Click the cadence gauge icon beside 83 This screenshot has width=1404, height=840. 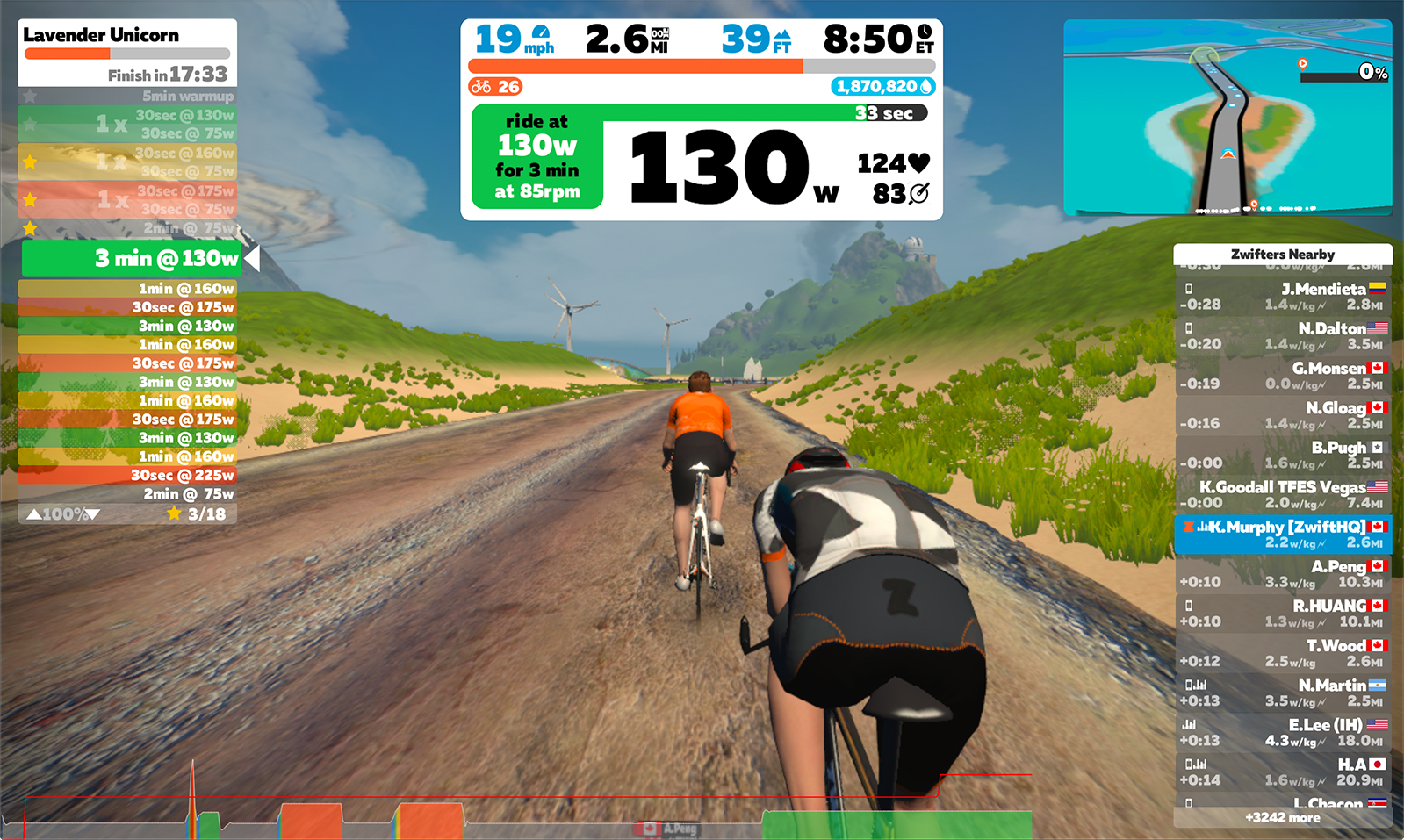918,192
